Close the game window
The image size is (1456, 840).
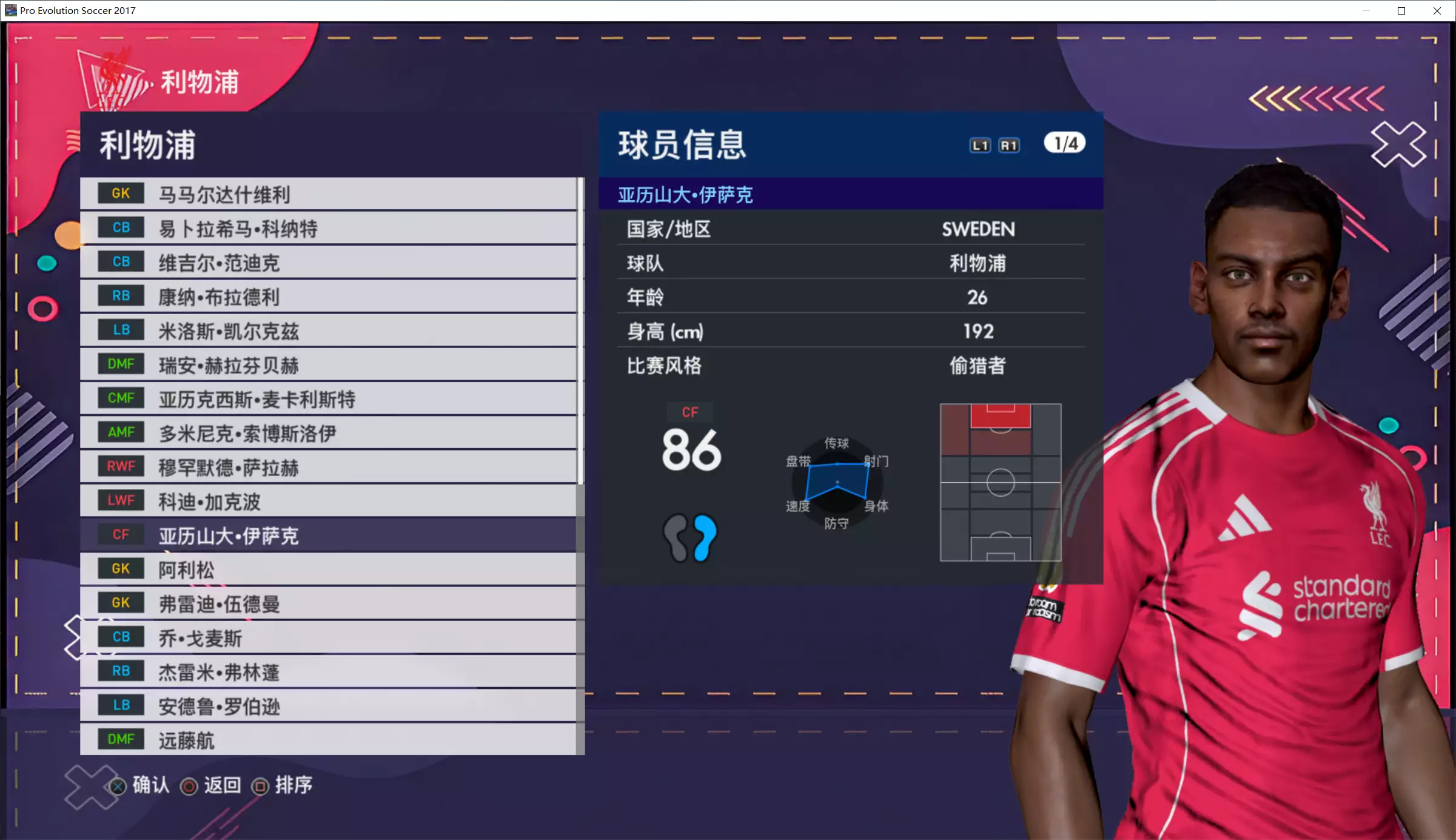click(x=1437, y=11)
